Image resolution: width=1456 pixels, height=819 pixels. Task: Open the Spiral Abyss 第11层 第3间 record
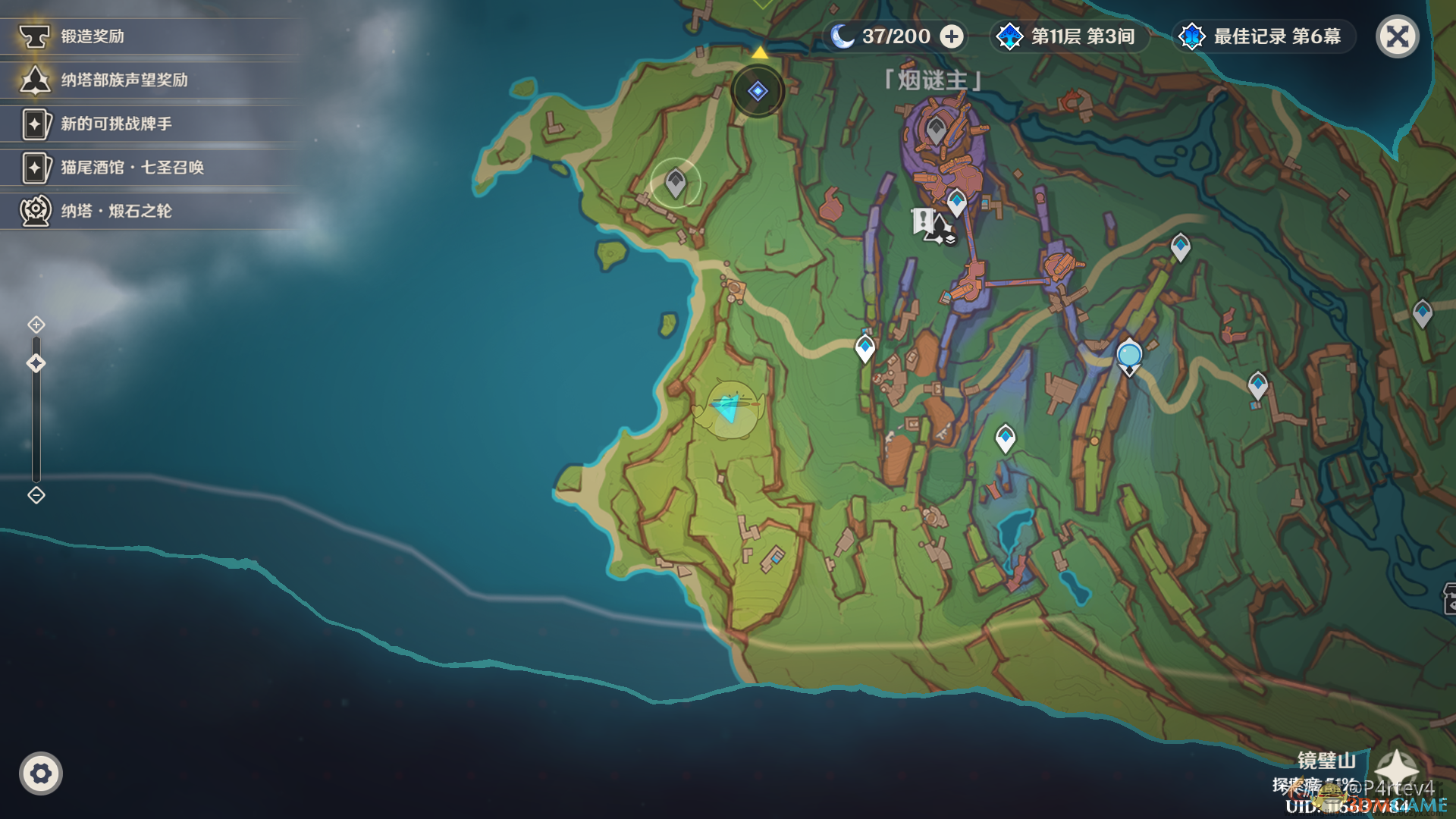(1070, 36)
